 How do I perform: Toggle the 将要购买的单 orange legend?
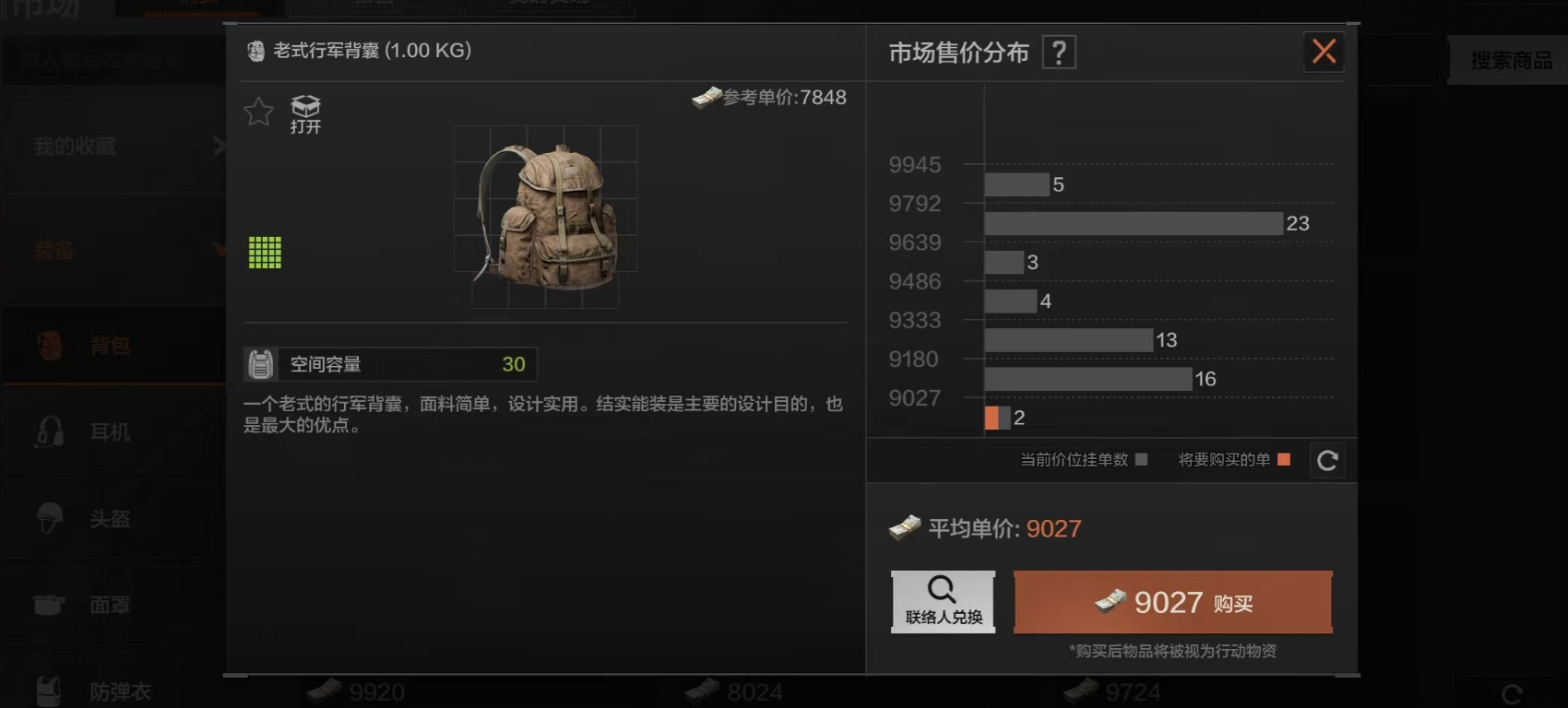pyautogui.click(x=1283, y=458)
